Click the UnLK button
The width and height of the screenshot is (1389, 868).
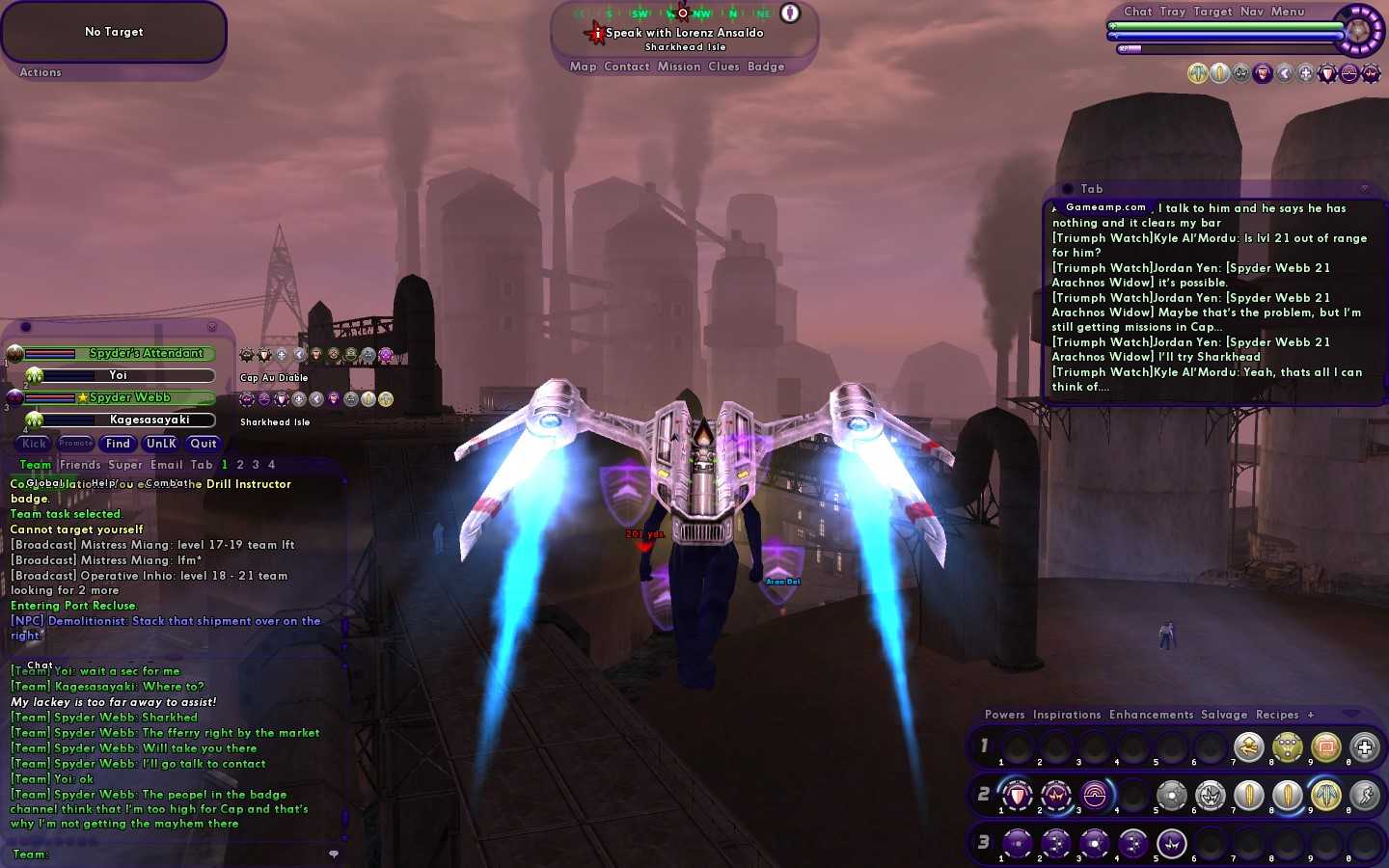coord(161,444)
